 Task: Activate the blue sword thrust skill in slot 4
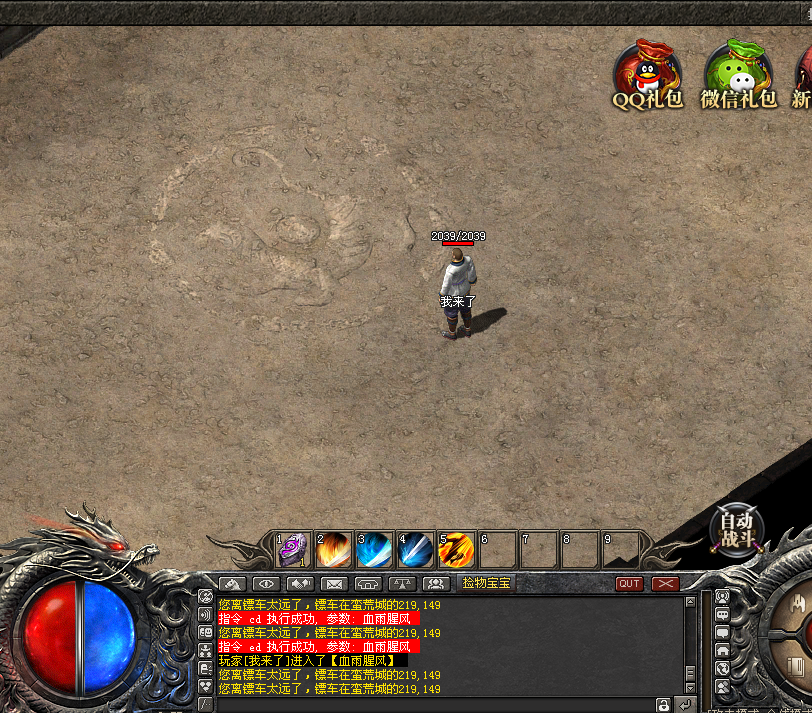pos(415,549)
